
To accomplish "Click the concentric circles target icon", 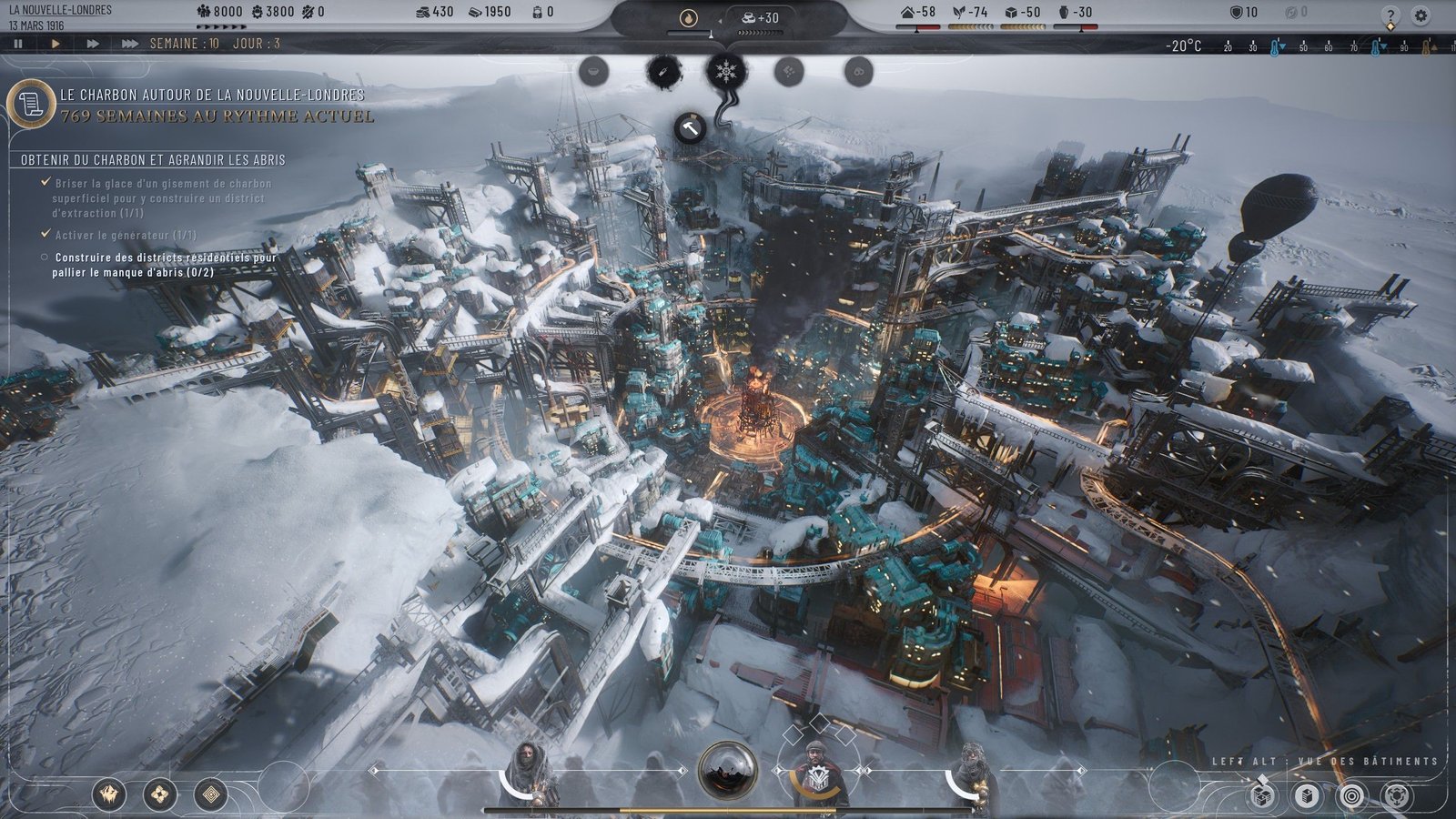I will (x=1351, y=796).
